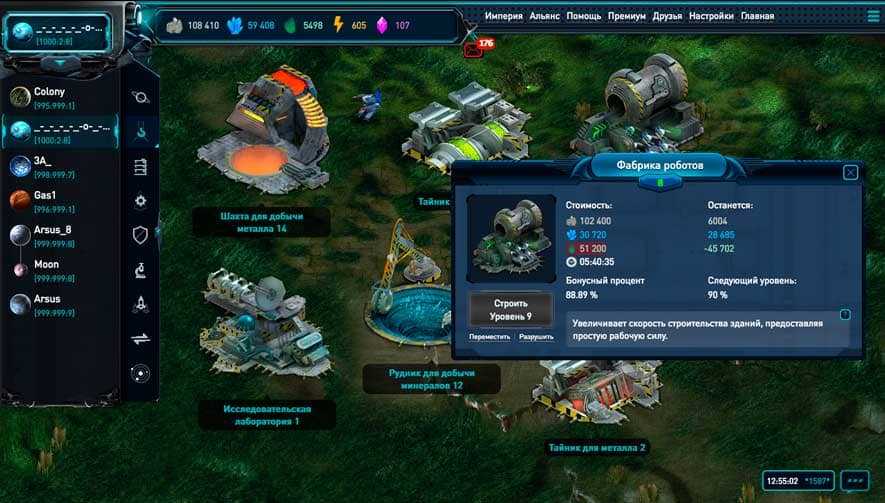Image resolution: width=885 pixels, height=503 pixels.
Task: Open the Премиум menu
Action: tap(628, 16)
